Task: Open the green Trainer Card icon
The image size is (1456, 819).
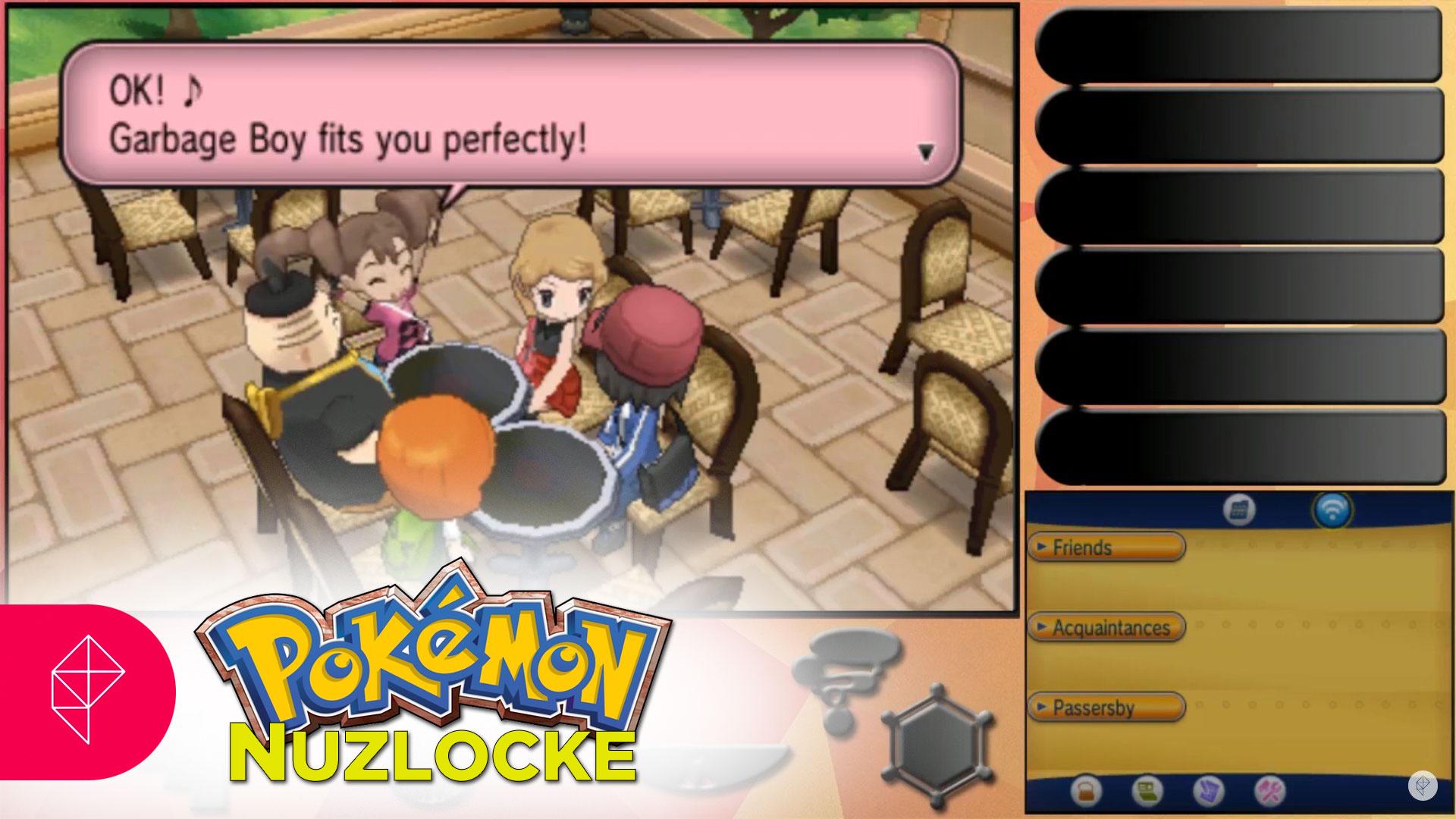Action: (1147, 792)
